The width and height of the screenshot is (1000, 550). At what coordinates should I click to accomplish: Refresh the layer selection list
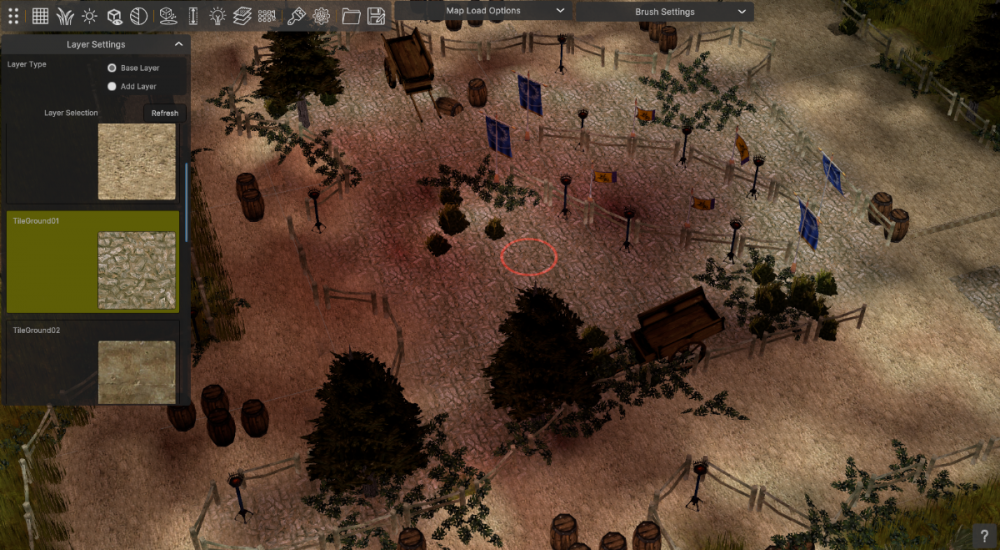coord(165,113)
